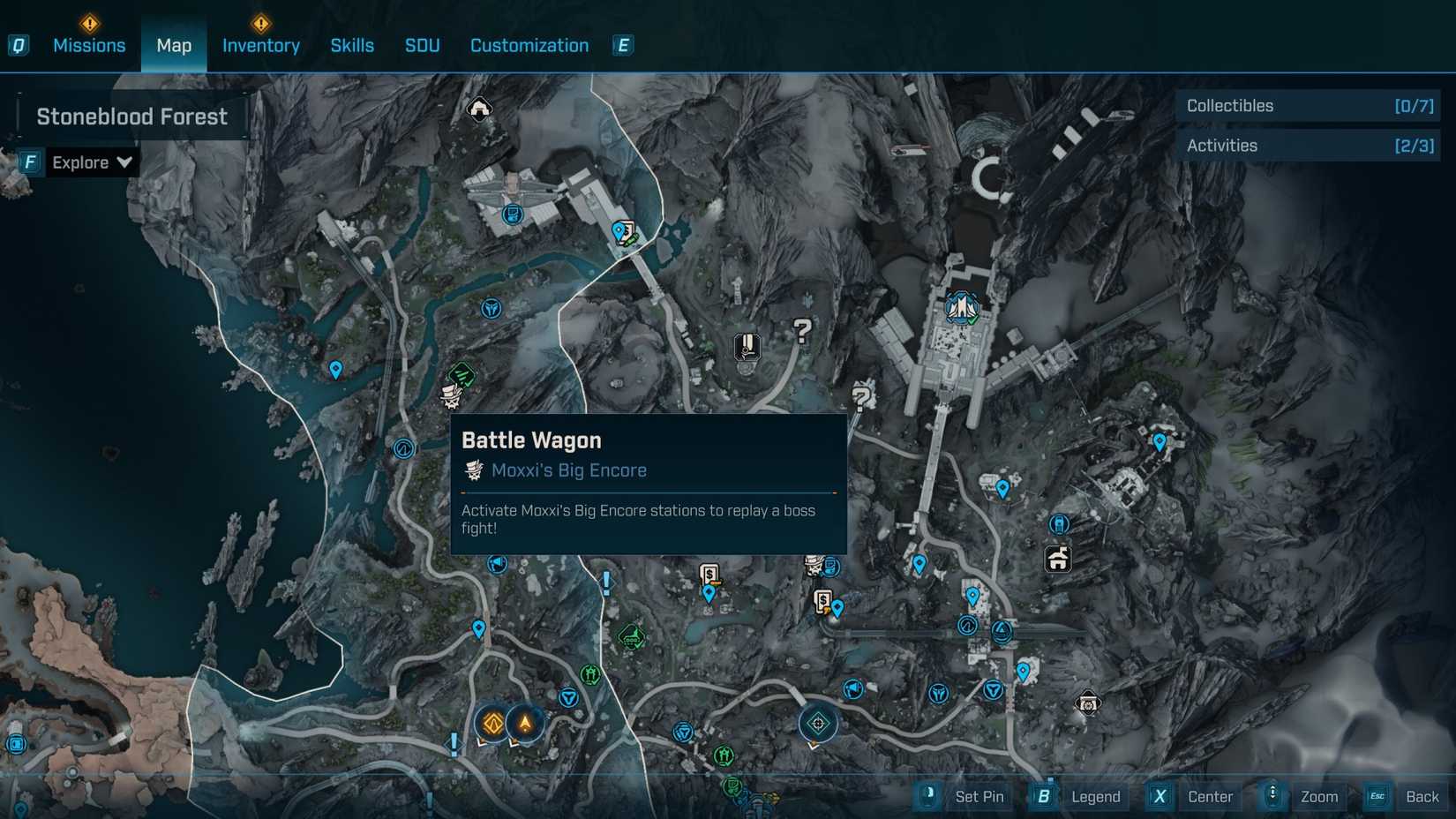Select the Moxxi's Big Encore station icon
The image size is (1456, 819).
click(452, 399)
